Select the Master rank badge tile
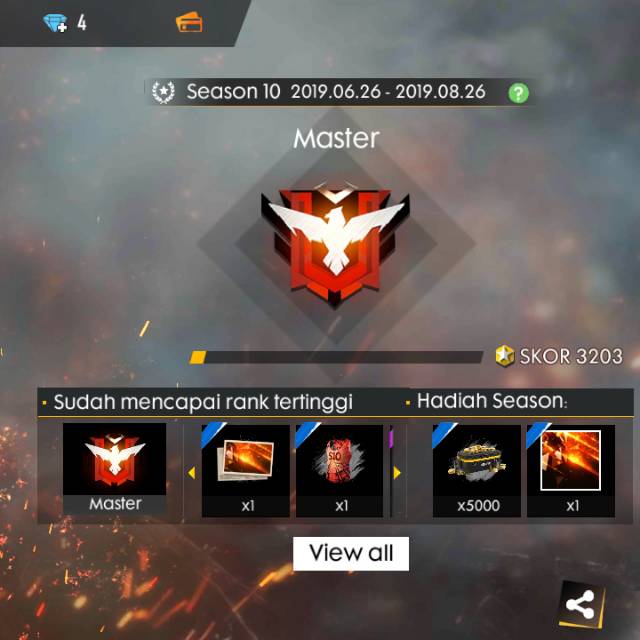 [x=115, y=470]
